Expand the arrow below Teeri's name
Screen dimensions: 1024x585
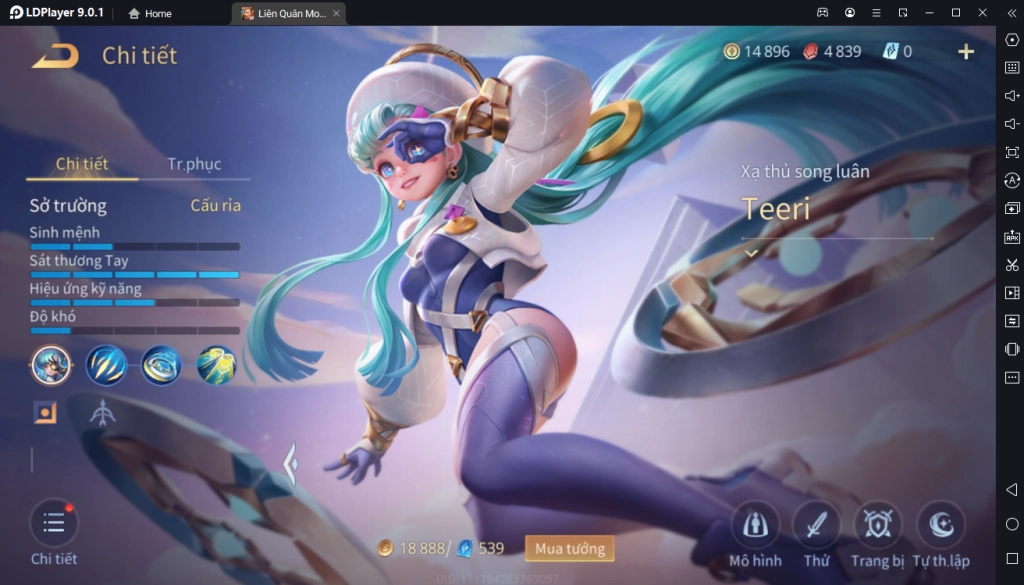pos(752,254)
